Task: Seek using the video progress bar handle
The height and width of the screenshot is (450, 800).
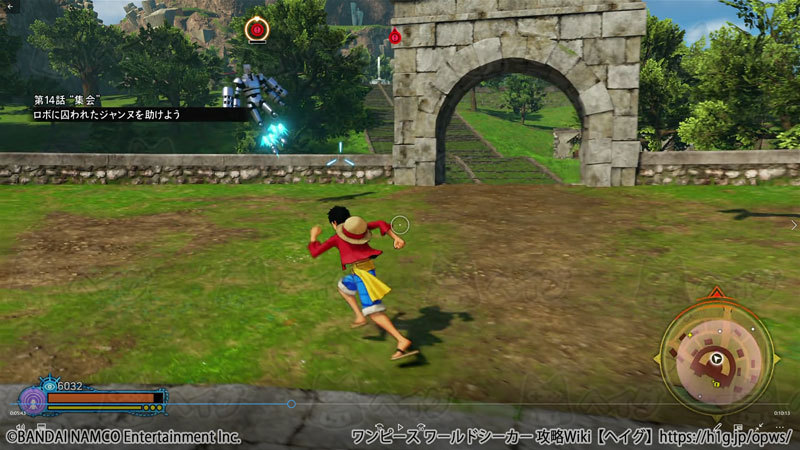Action: click(x=291, y=404)
